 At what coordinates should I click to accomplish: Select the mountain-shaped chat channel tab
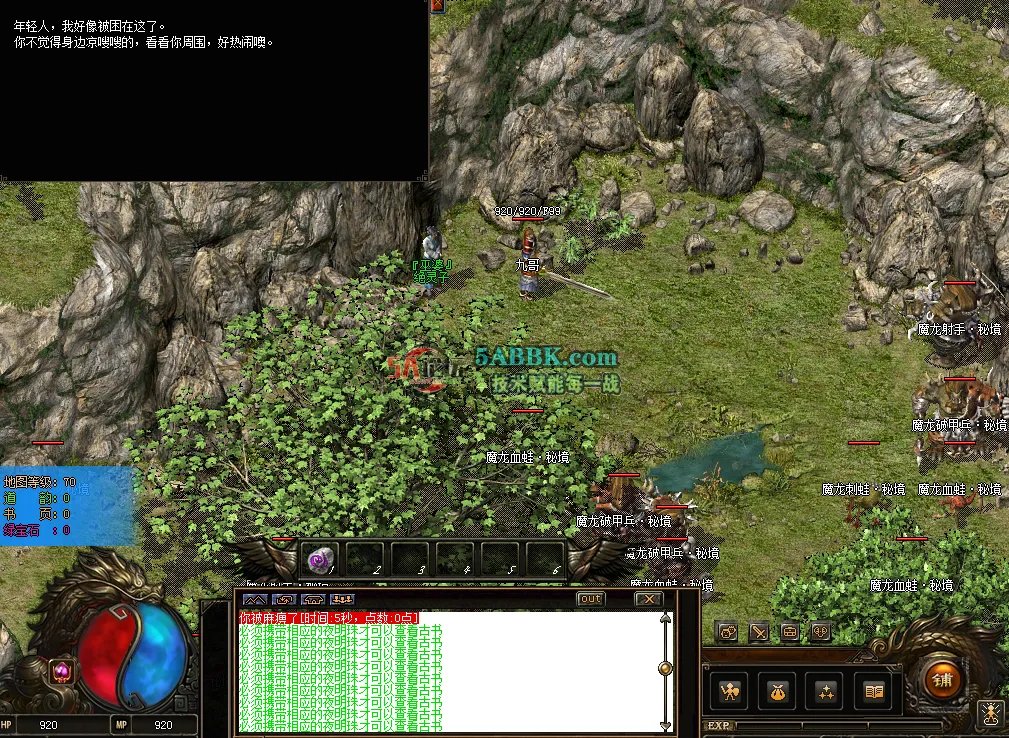[x=254, y=599]
